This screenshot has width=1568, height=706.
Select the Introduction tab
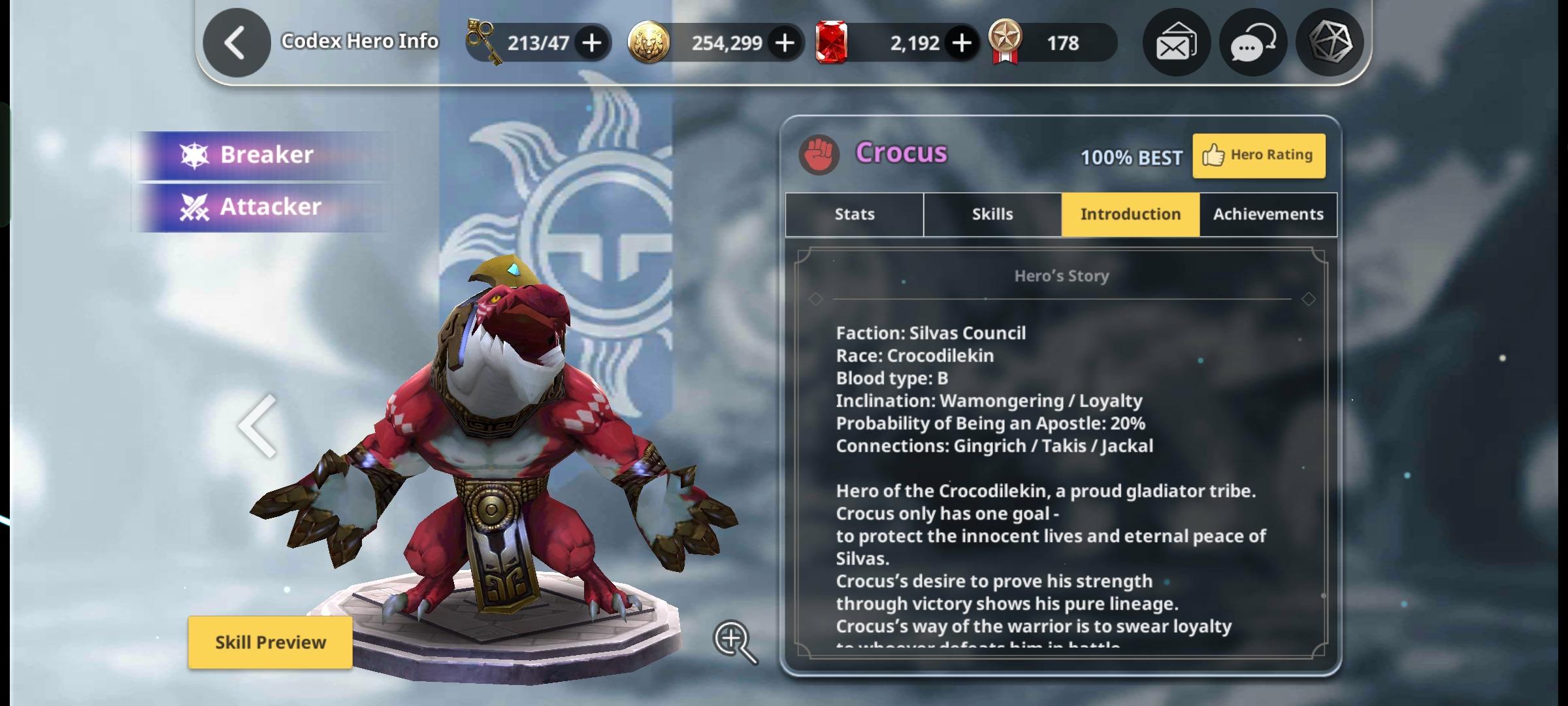pyautogui.click(x=1130, y=214)
